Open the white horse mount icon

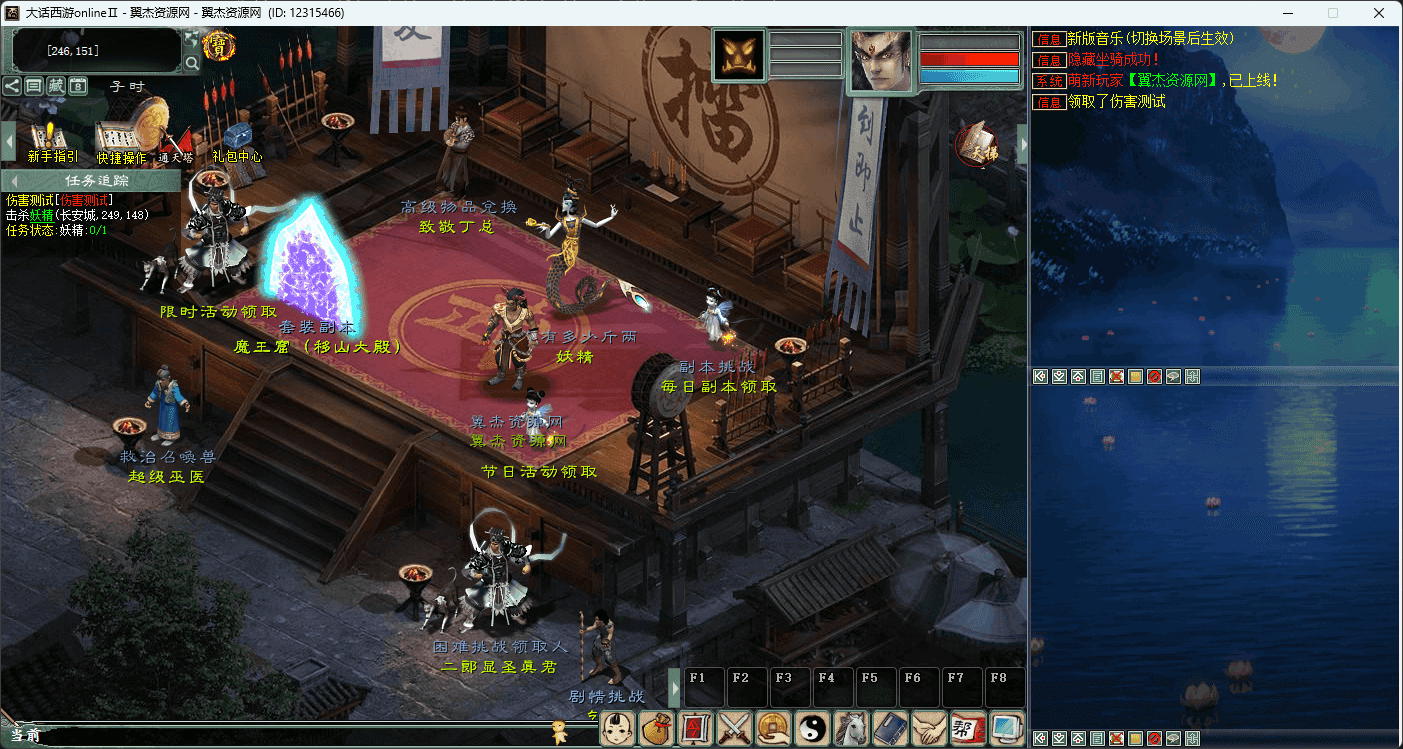pyautogui.click(x=851, y=727)
